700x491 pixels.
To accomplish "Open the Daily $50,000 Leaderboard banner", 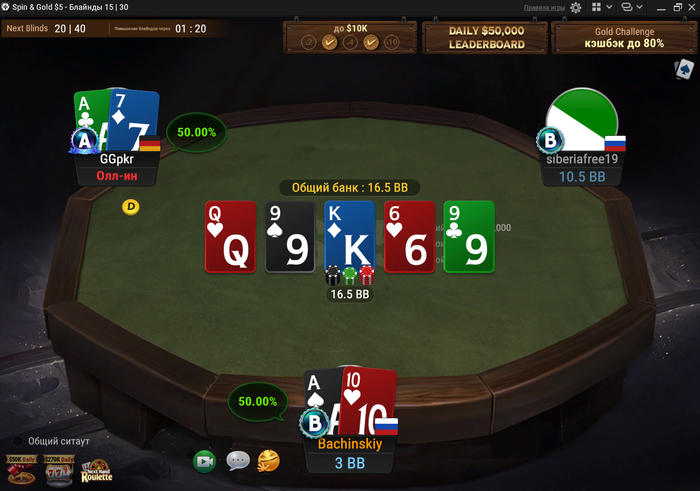I will (486, 38).
